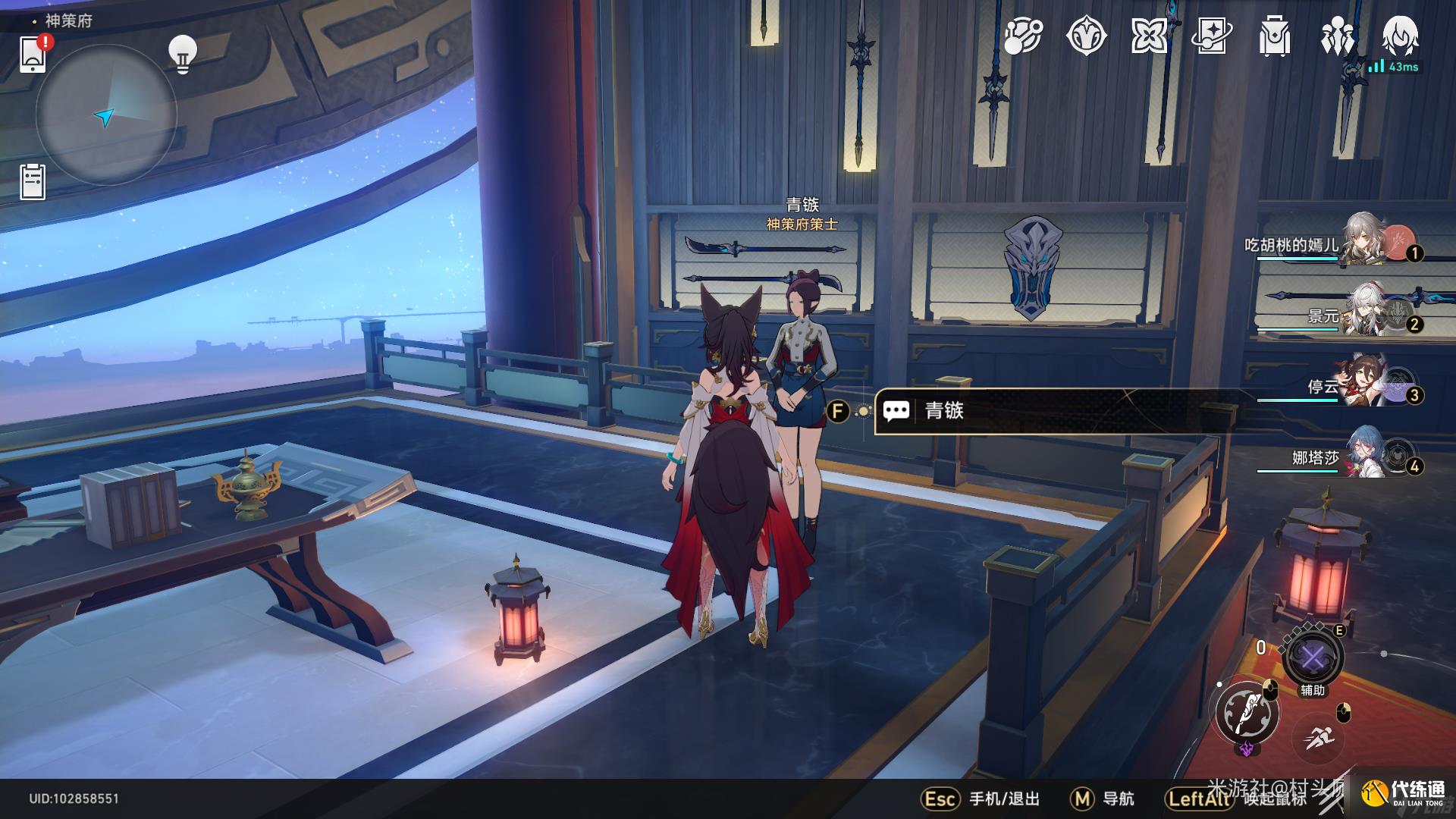The image size is (1456, 819).
Task: Open the Nameless Honor emblem icon
Action: click(1086, 36)
